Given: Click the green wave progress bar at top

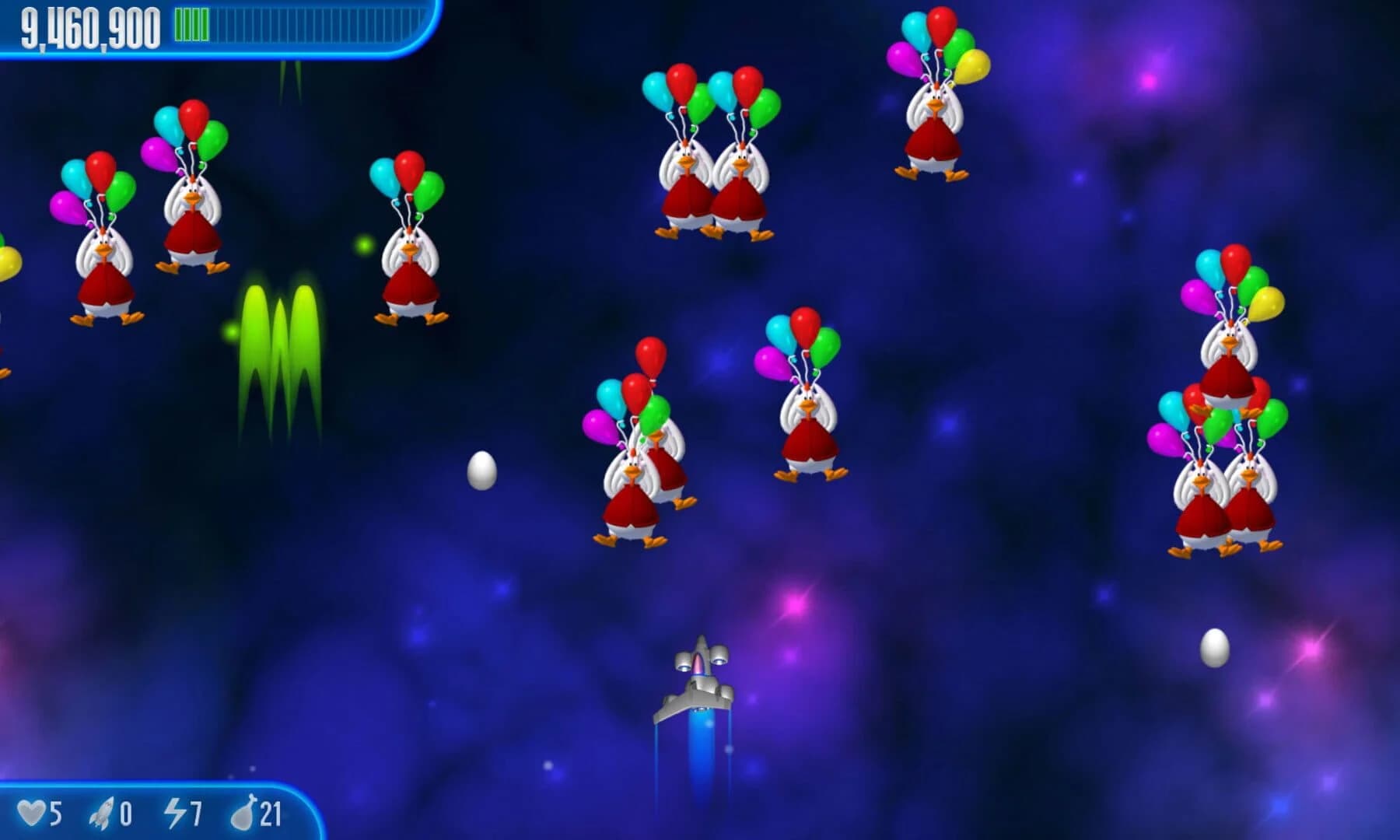Looking at the screenshot, I should [x=191, y=25].
